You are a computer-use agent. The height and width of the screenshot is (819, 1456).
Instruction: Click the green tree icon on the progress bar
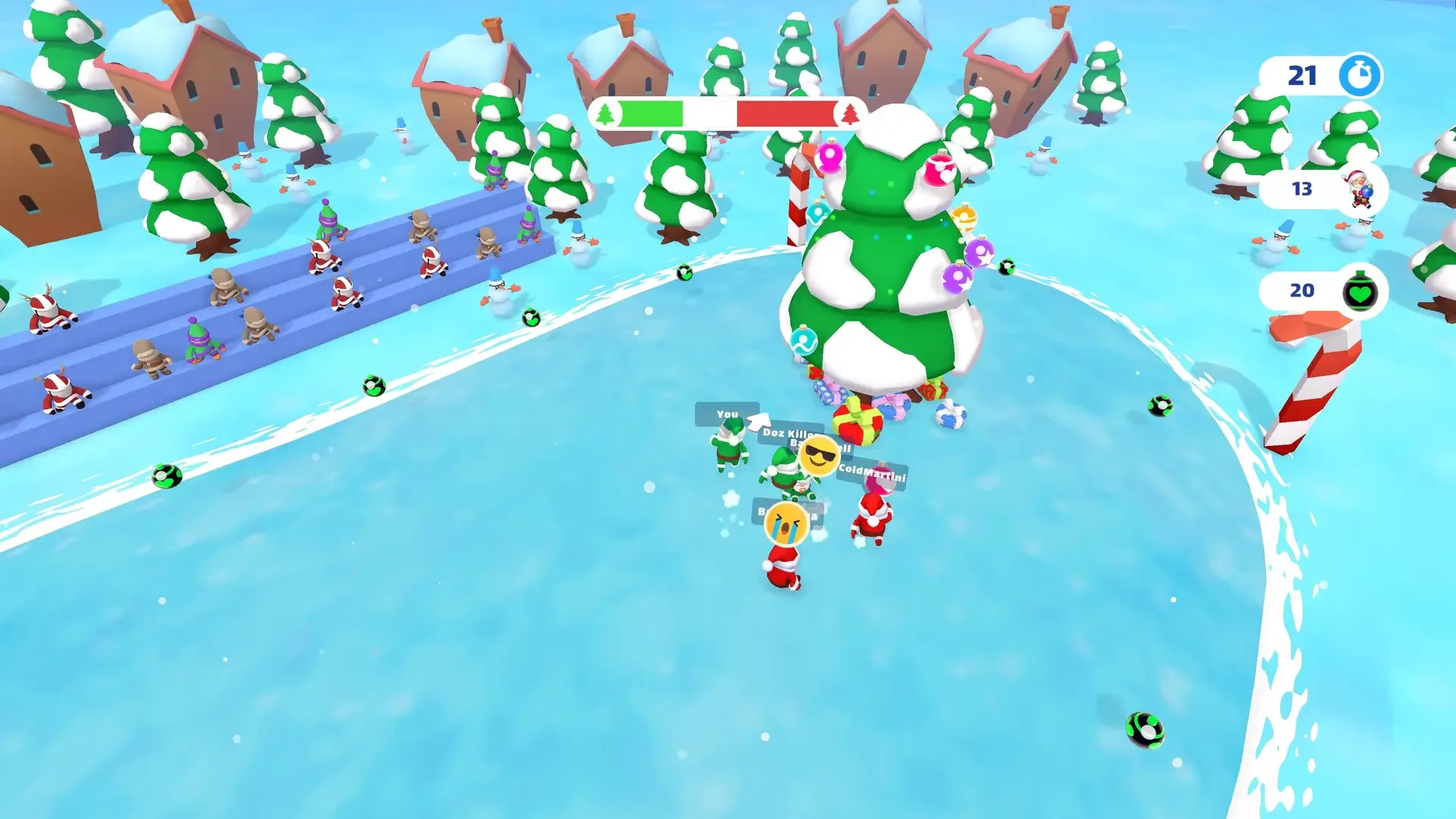pos(603,114)
